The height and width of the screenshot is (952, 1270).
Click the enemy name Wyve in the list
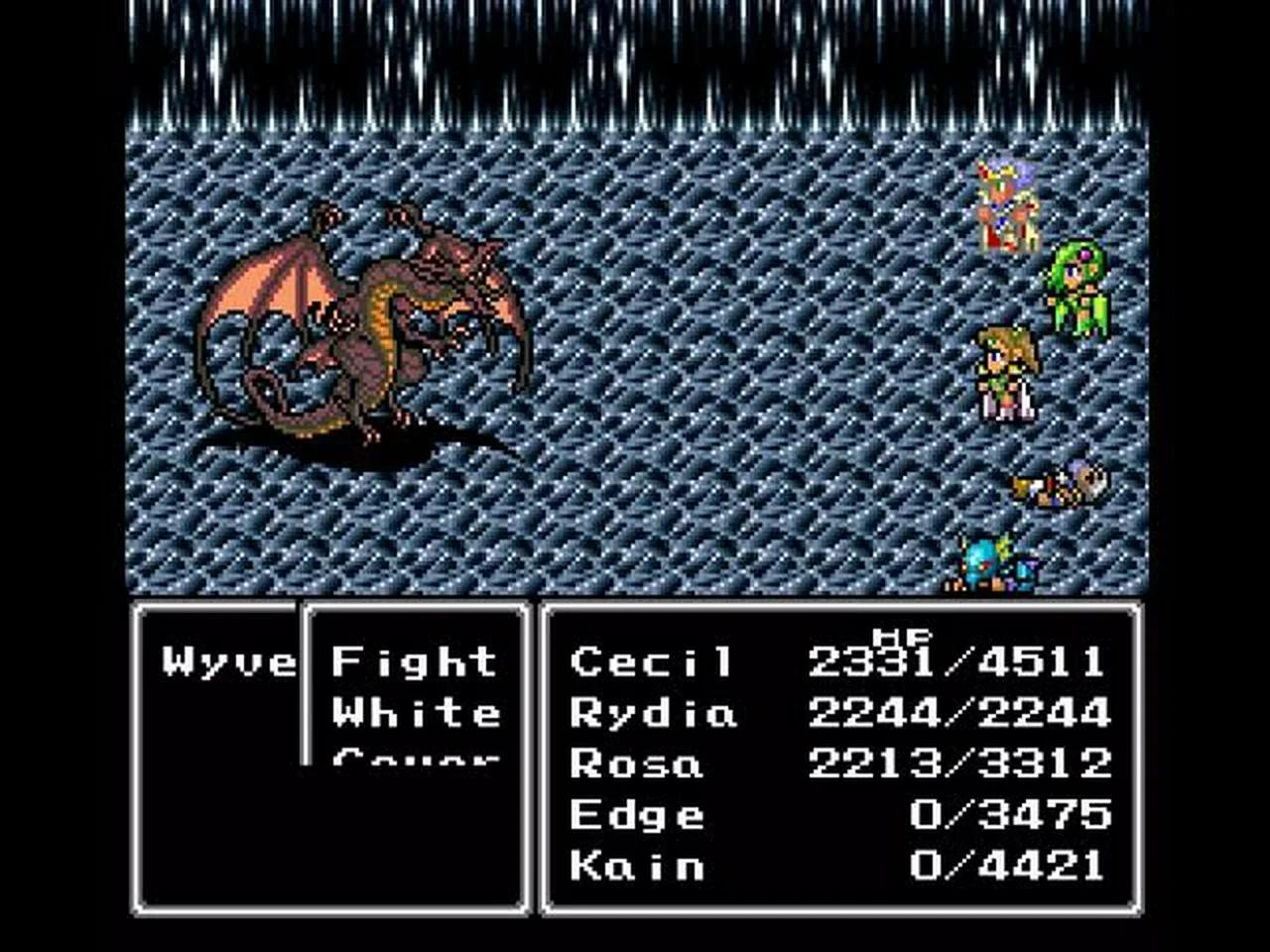[x=226, y=658]
